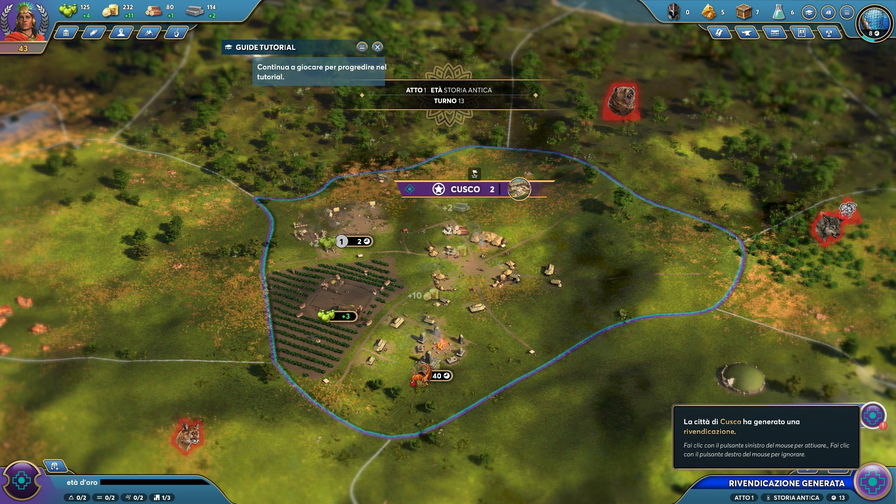Open the golden age emblem in the corner

tap(21, 482)
